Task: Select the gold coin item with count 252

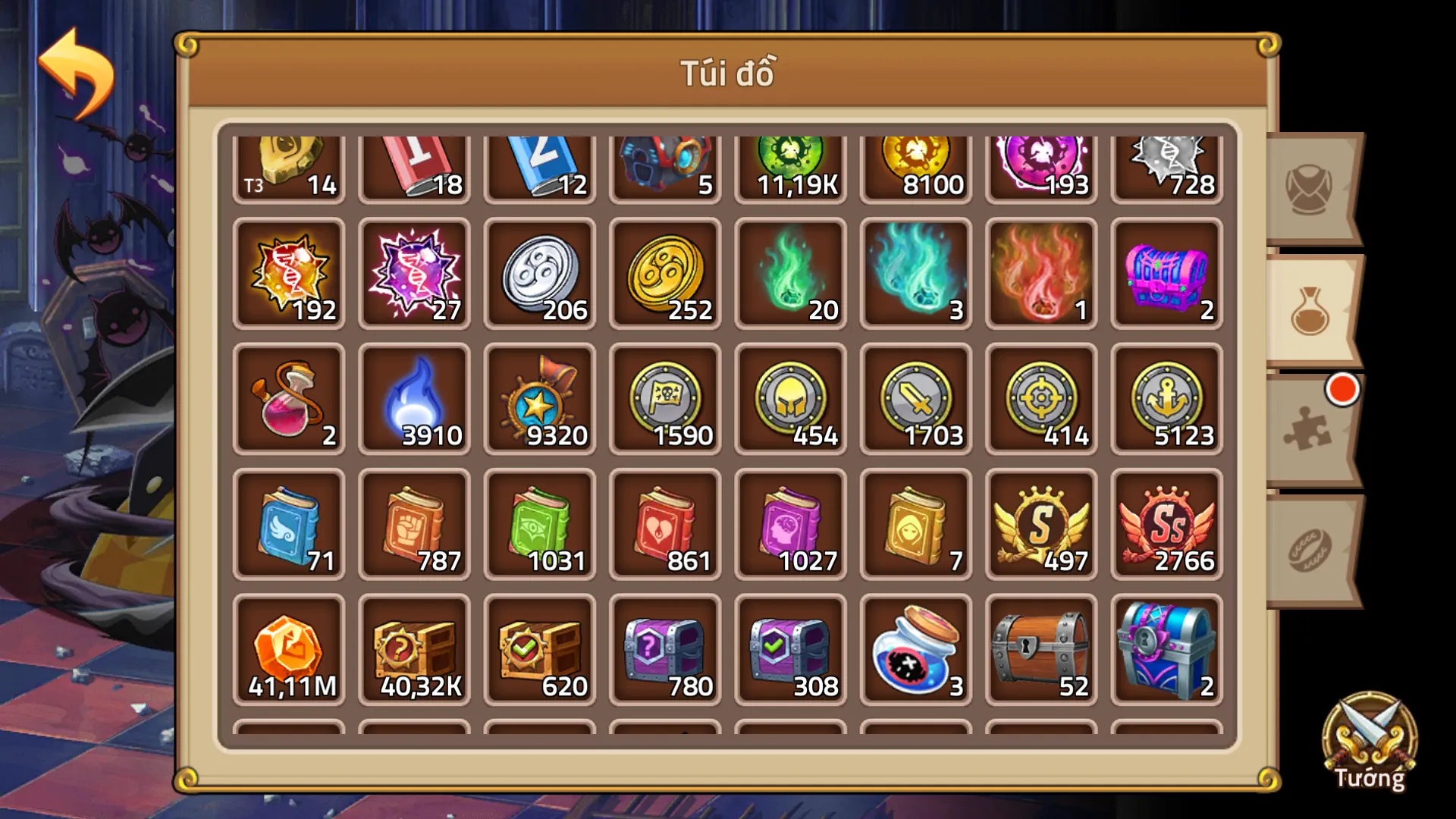Action: click(664, 273)
